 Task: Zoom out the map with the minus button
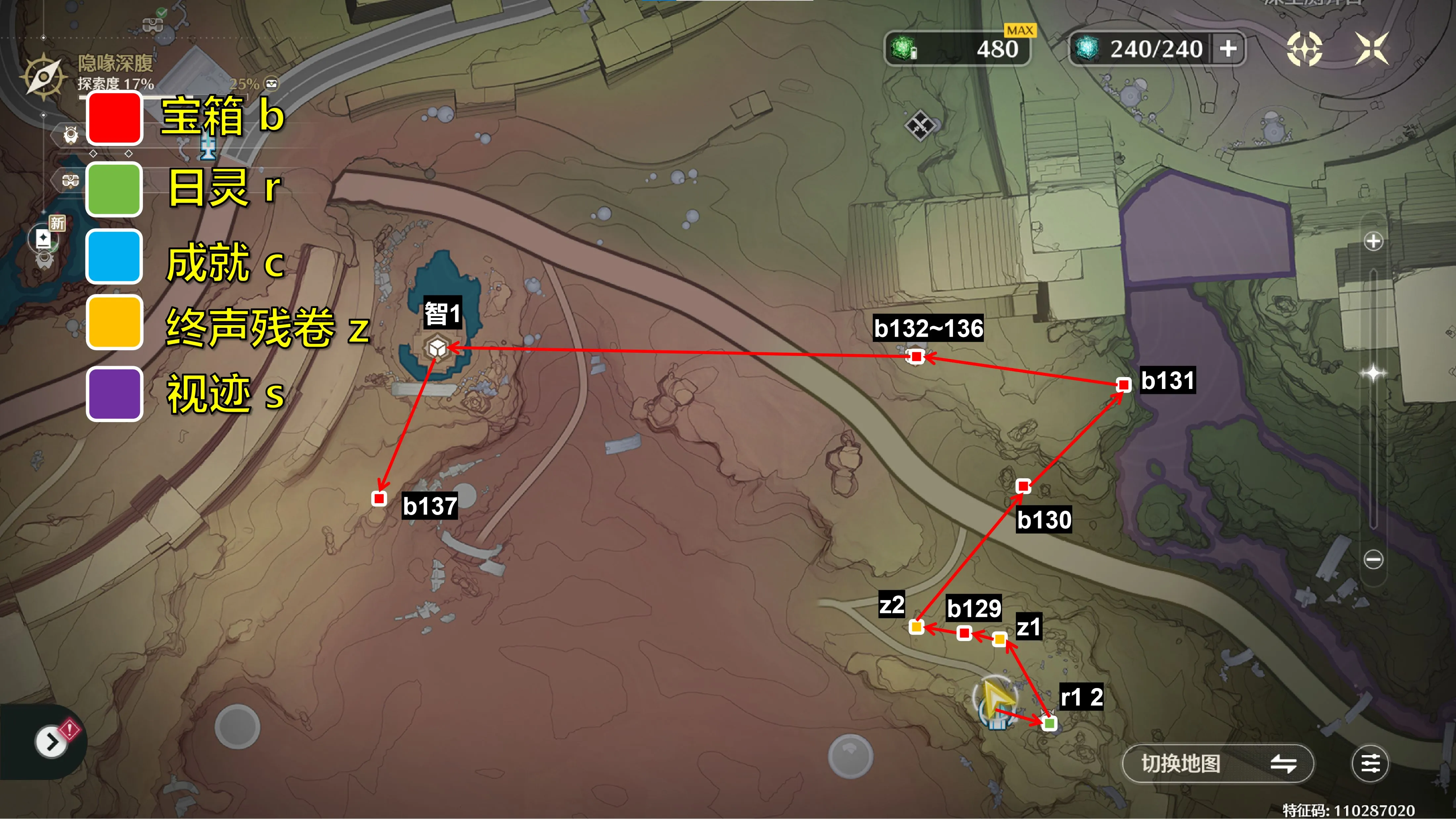pos(1373,559)
